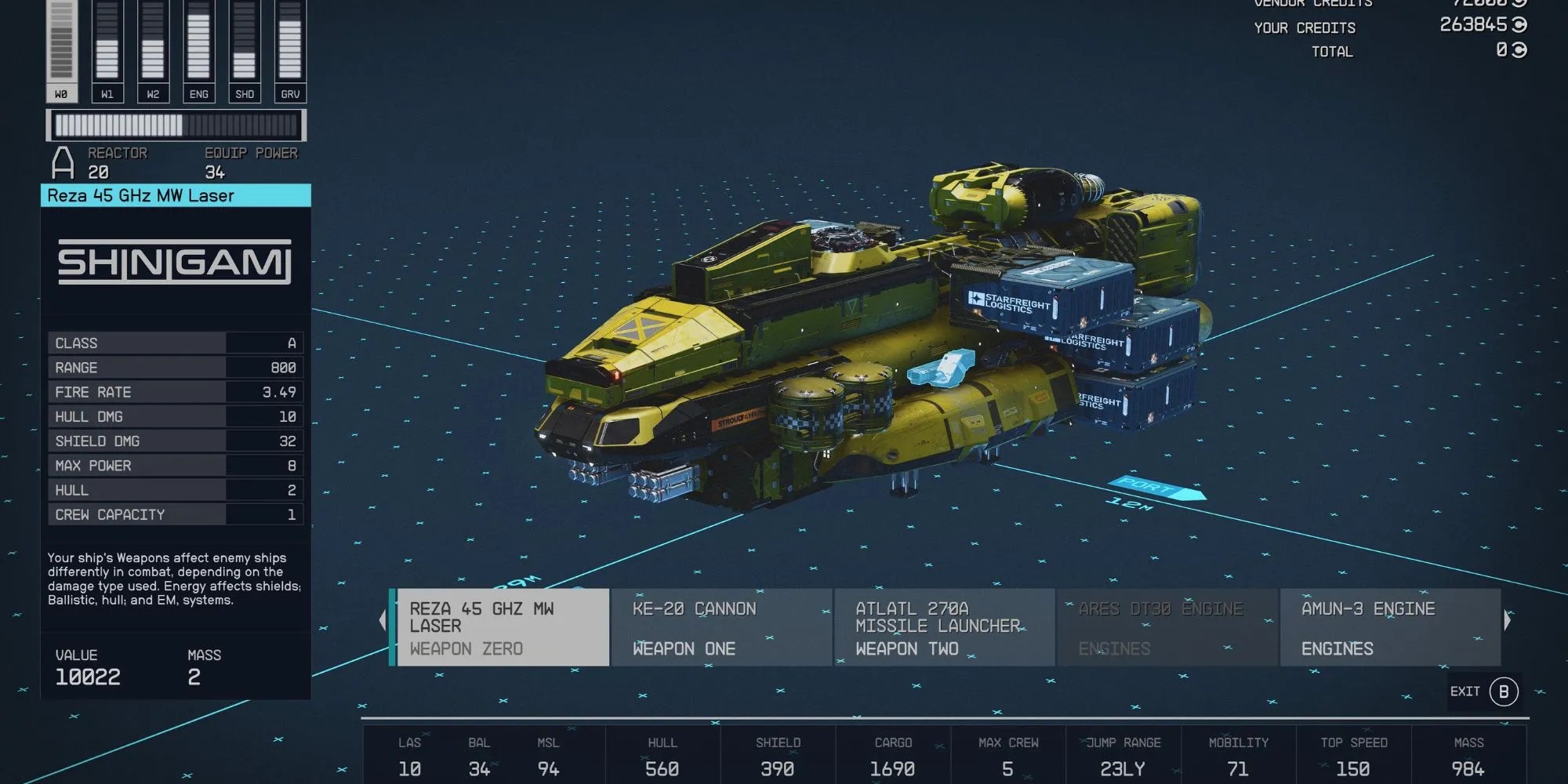Toggle the grayed-out ARES DT30 ENGINE entry

pos(1167,627)
